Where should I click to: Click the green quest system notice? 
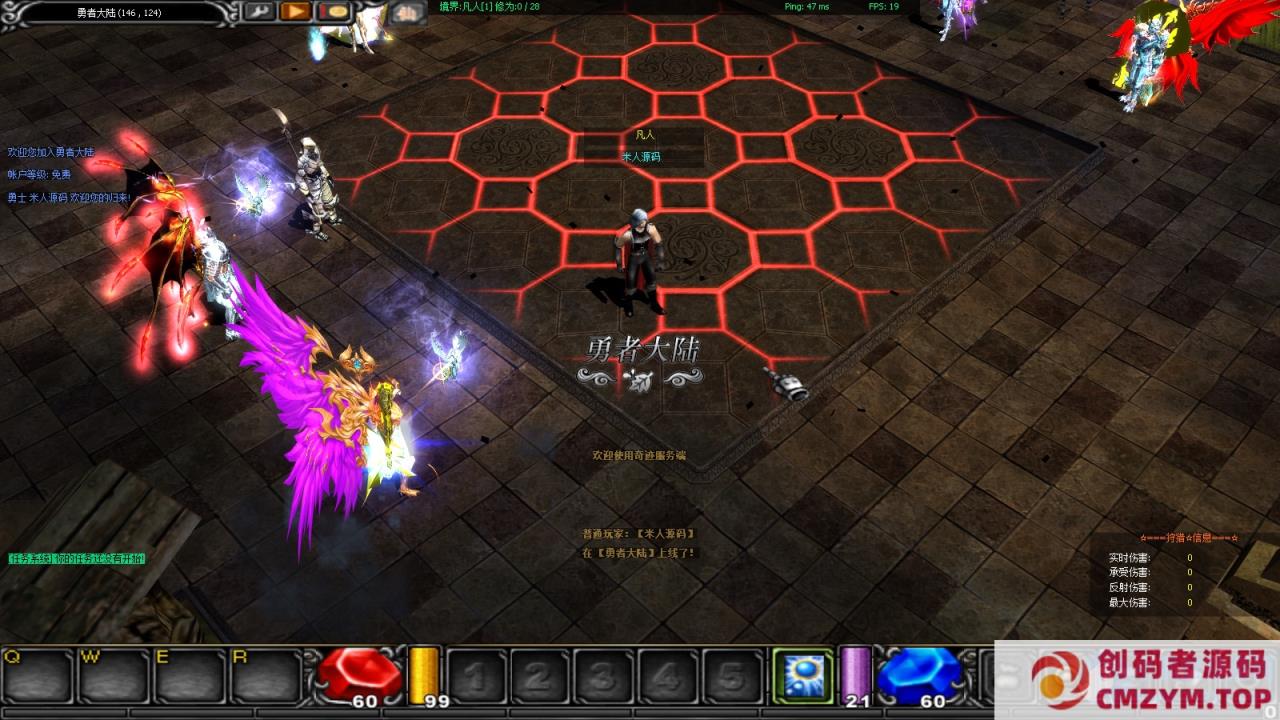pyautogui.click(x=77, y=558)
